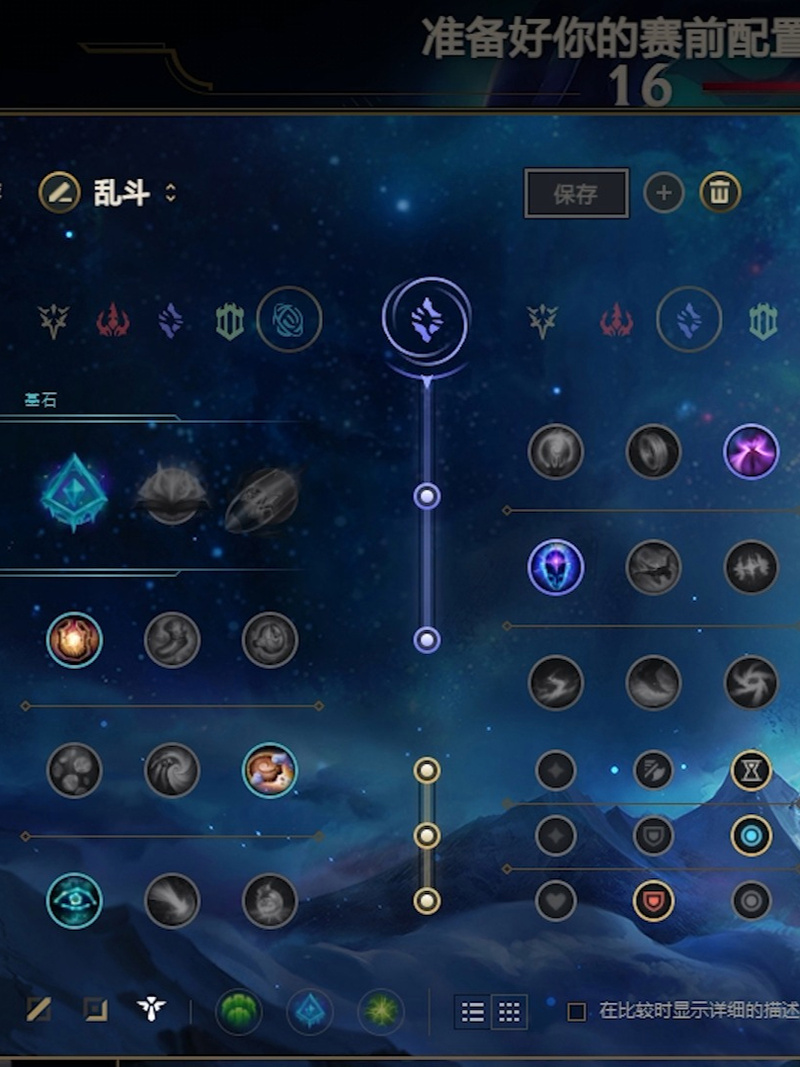This screenshot has height=1067, width=800.
Task: Toggle detailed descriptions checkbox 在比较时显示详细的描述
Action: [577, 1011]
